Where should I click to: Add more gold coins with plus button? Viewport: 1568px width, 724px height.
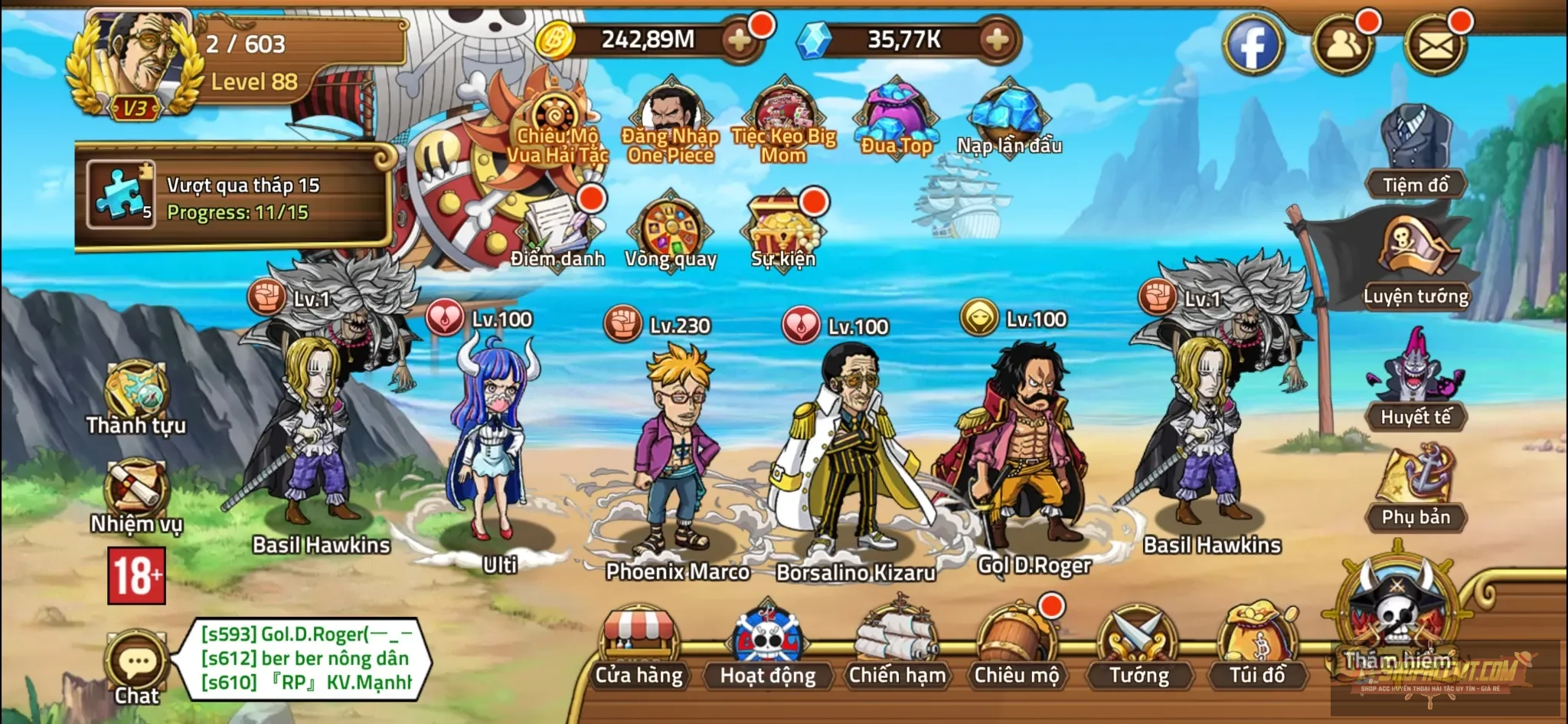(x=740, y=40)
